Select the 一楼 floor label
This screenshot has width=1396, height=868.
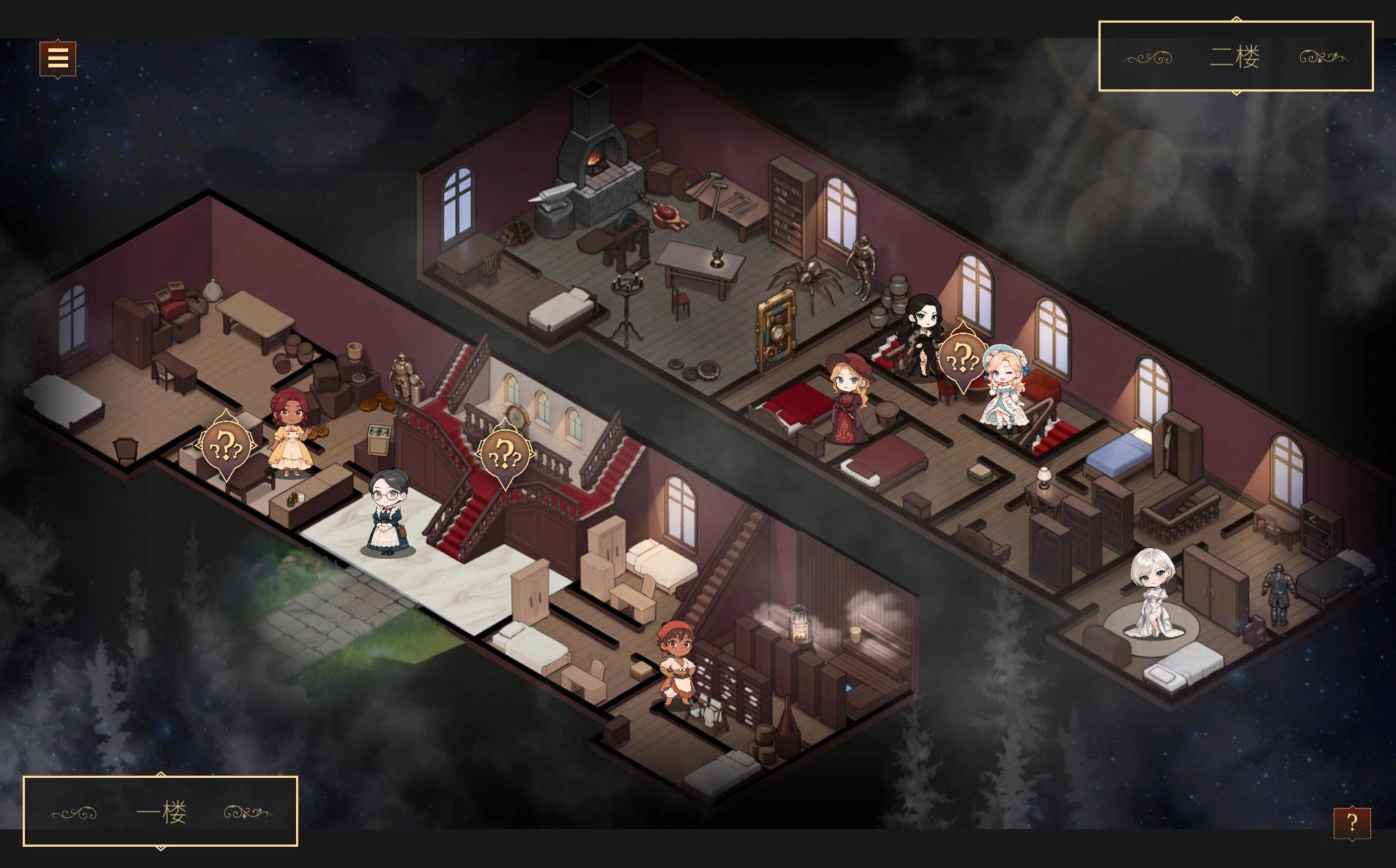(161, 812)
